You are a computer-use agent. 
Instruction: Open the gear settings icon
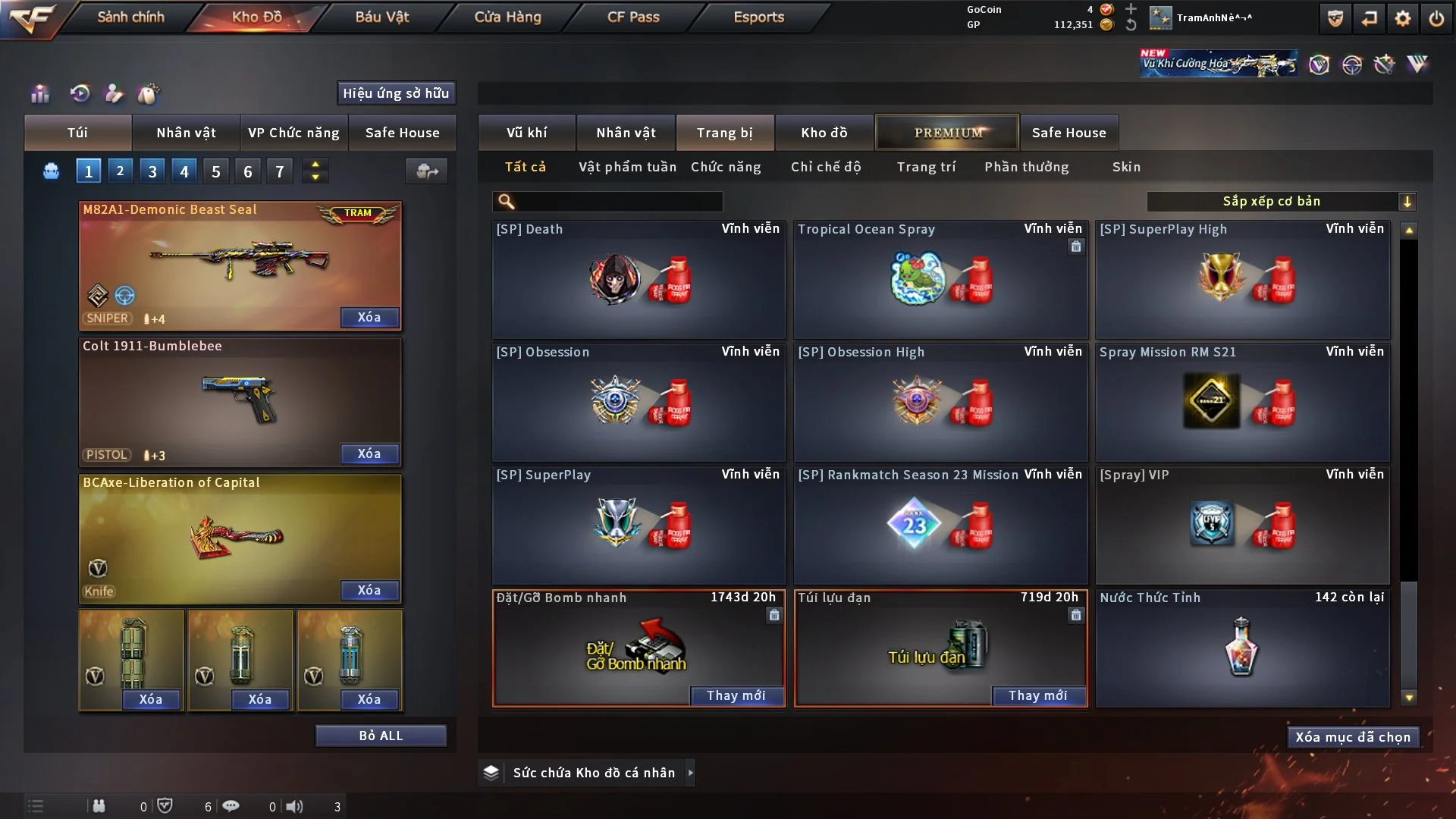pyautogui.click(x=1403, y=18)
